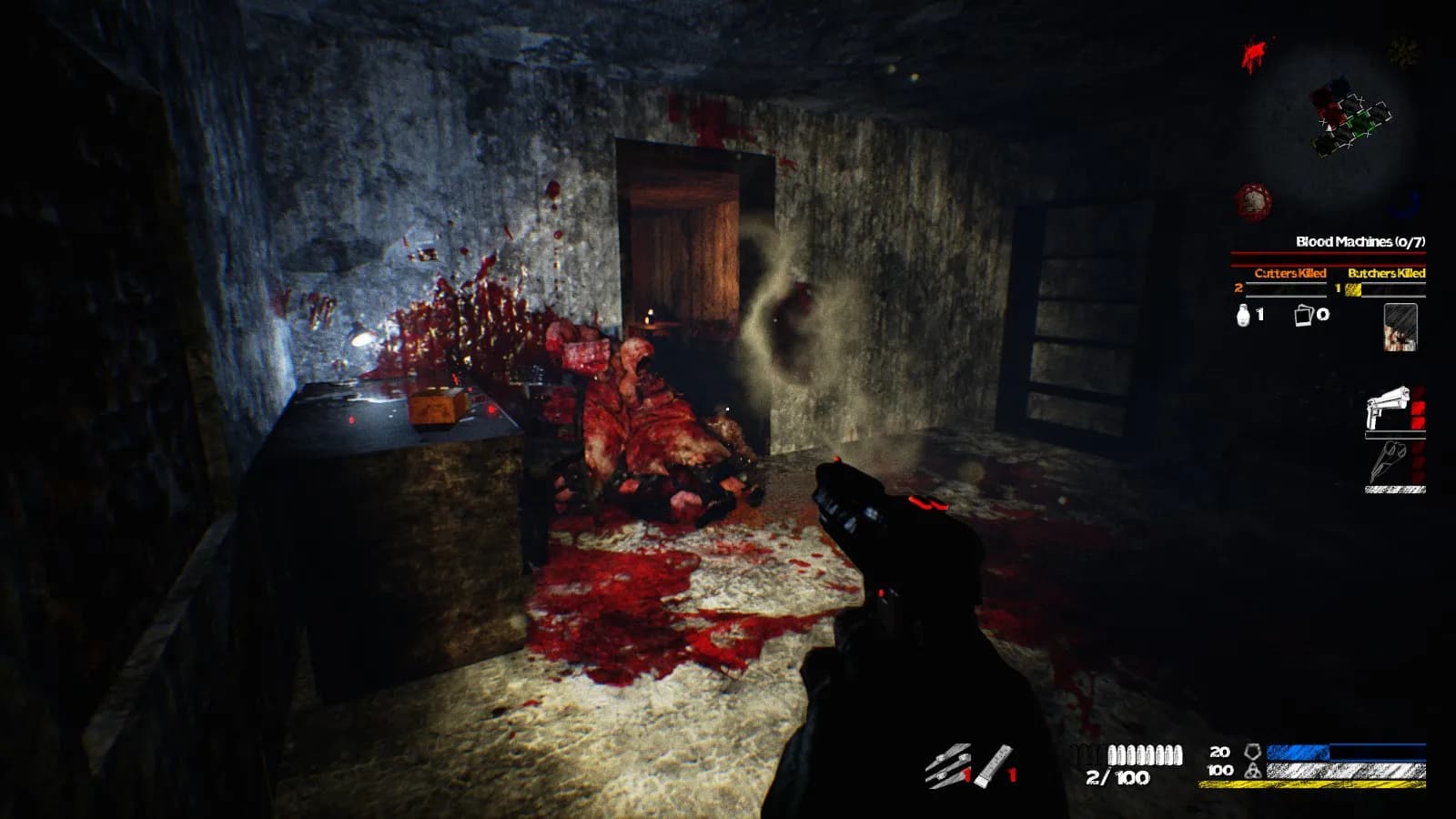Select the scissor blade weapon icon
This screenshot has height=819, width=1456.
tap(1388, 461)
